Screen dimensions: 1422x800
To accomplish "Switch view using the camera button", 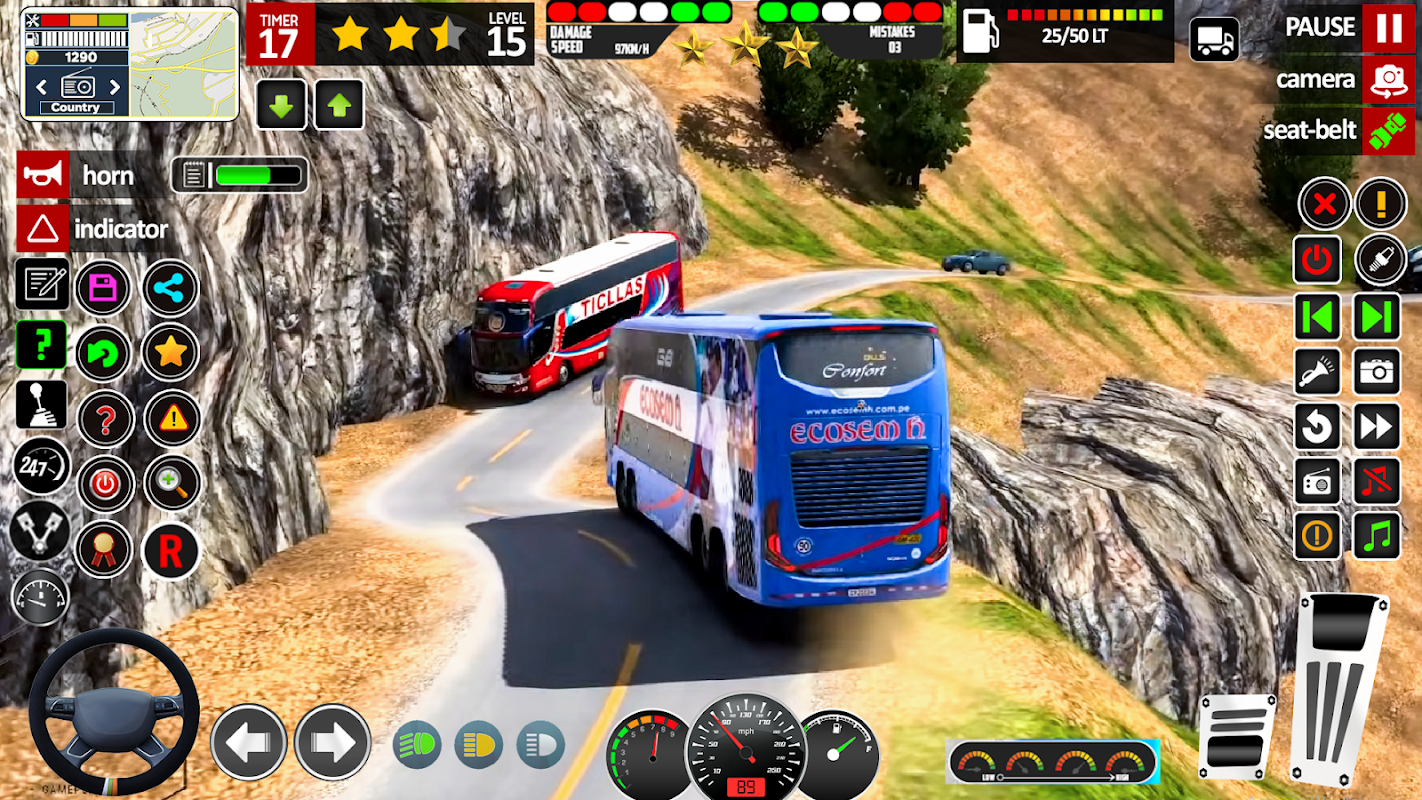I will (1388, 80).
